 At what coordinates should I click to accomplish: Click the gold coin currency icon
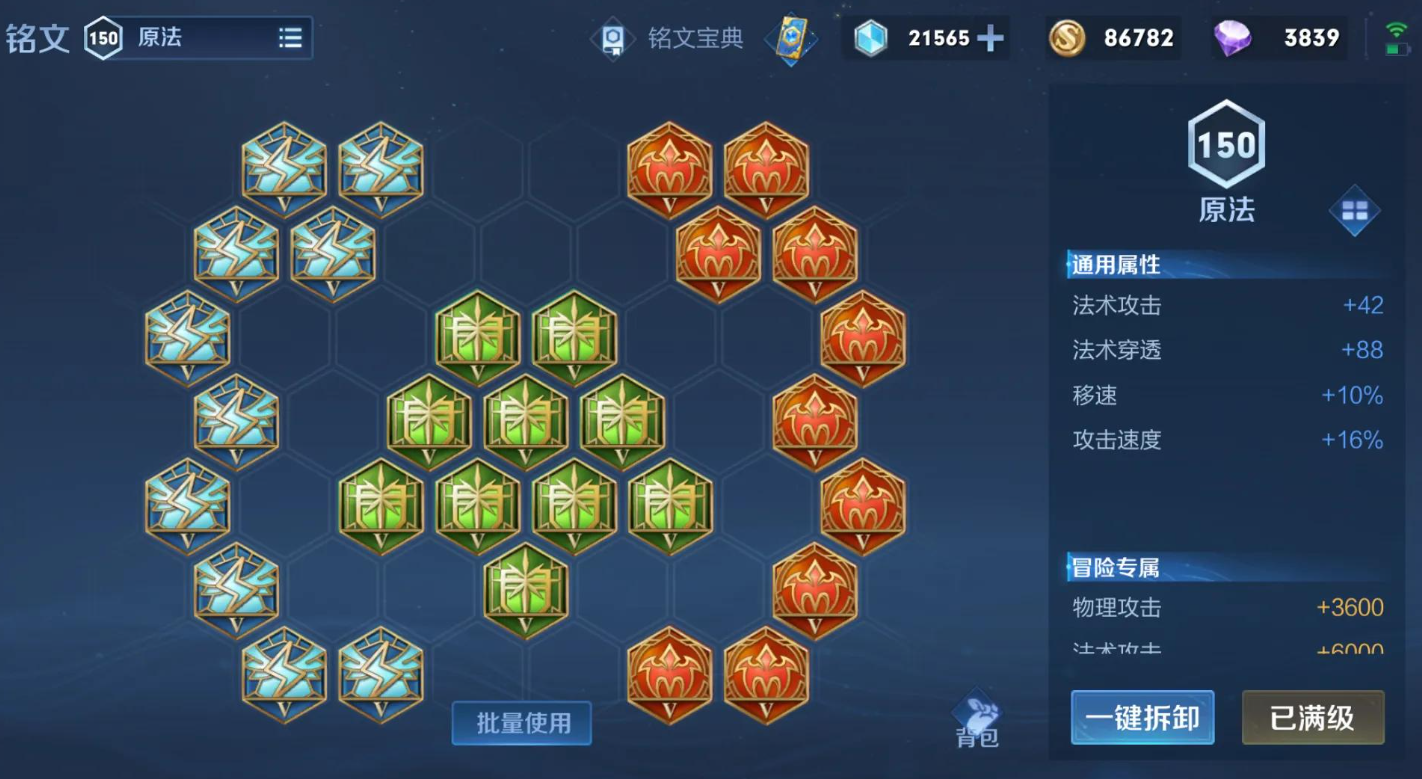1066,38
